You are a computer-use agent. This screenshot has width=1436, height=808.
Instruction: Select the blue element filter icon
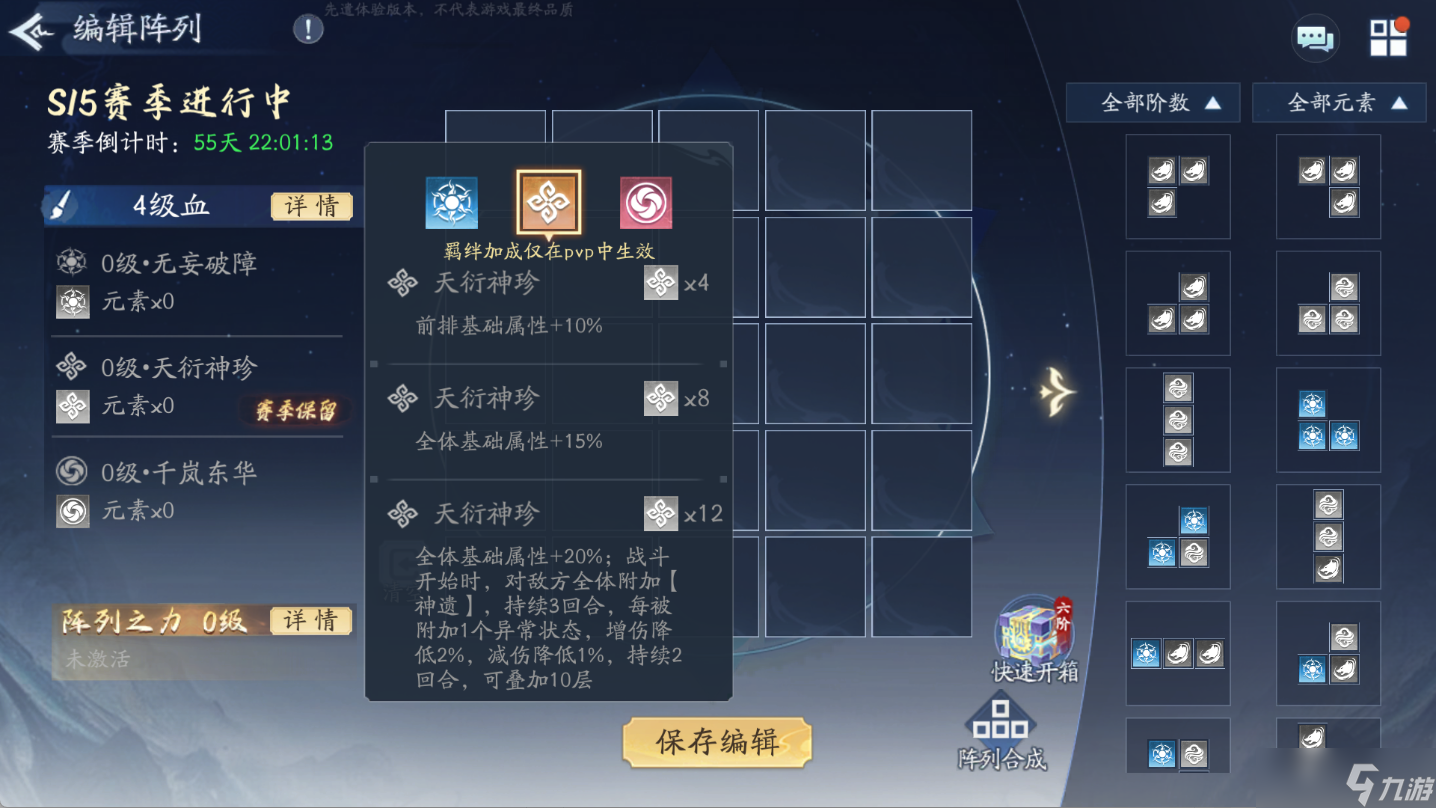point(452,200)
